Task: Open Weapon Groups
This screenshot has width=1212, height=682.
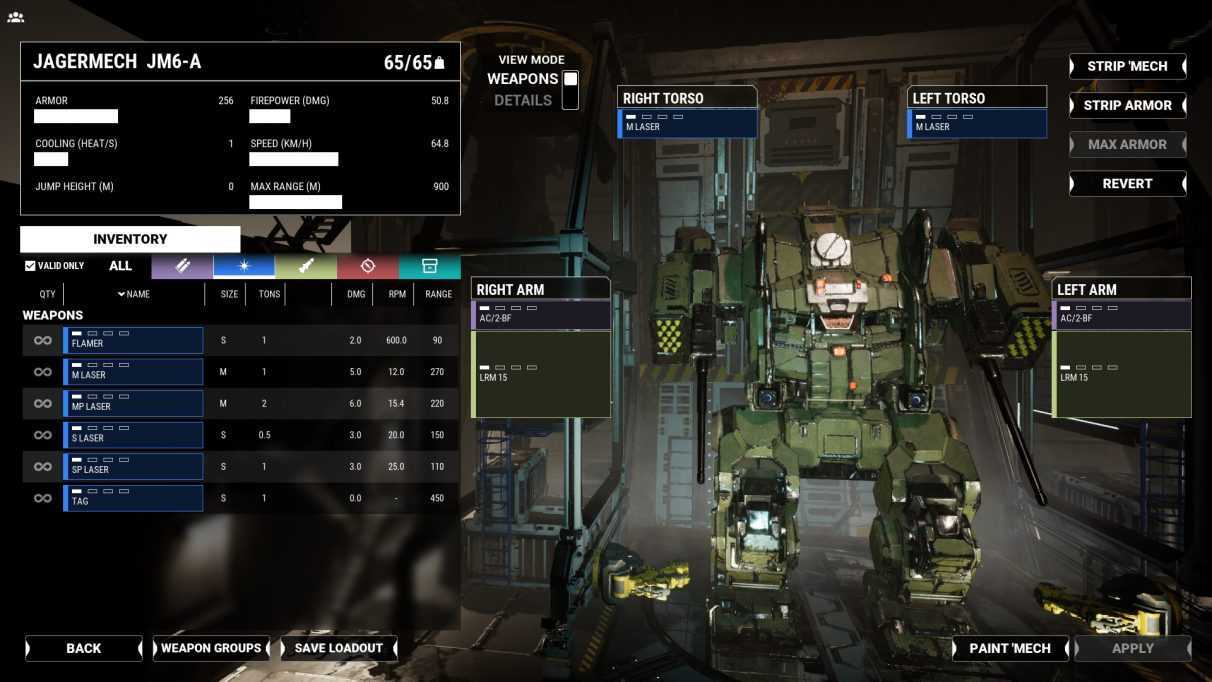Action: (x=211, y=648)
